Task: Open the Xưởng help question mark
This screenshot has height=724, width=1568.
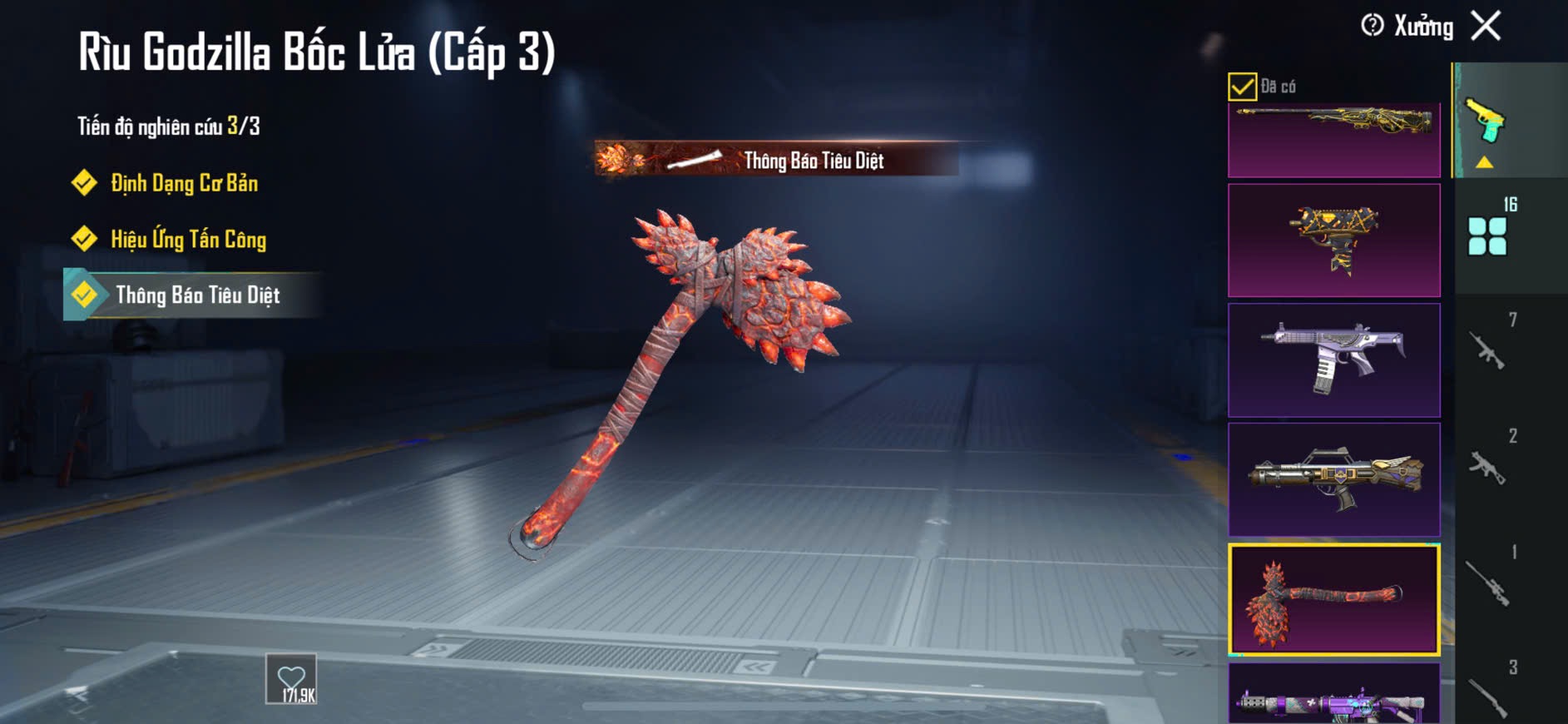Action: pos(1373,26)
